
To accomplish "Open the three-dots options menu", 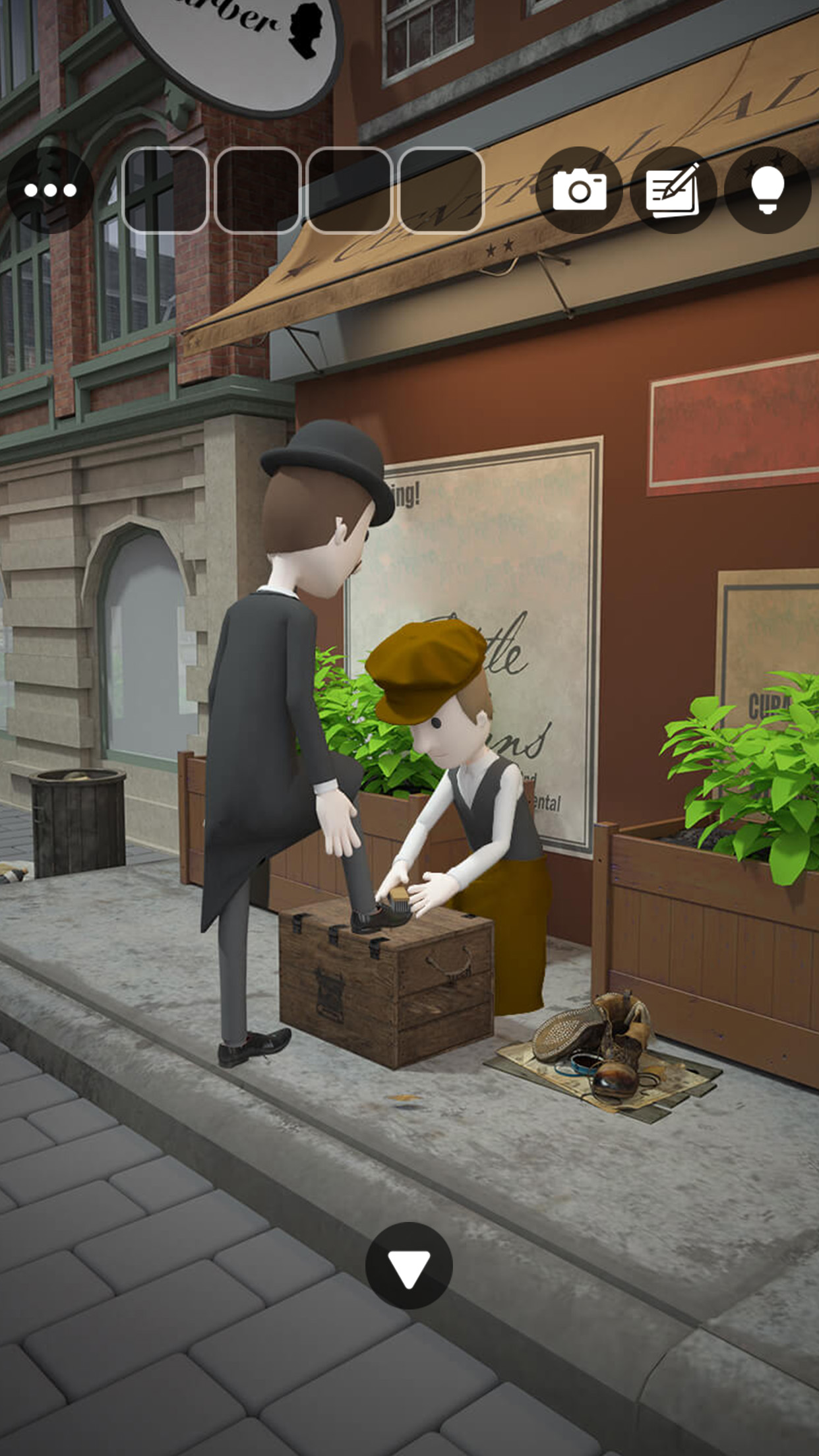I will click(x=50, y=191).
